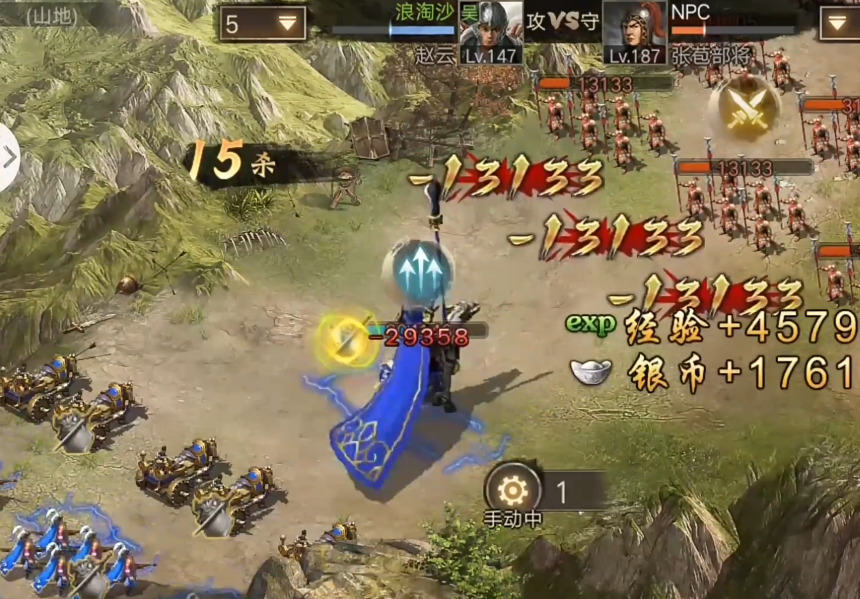The image size is (860, 599).
Task: Tap the blue triple-arrow skill bubble
Action: coord(418,269)
